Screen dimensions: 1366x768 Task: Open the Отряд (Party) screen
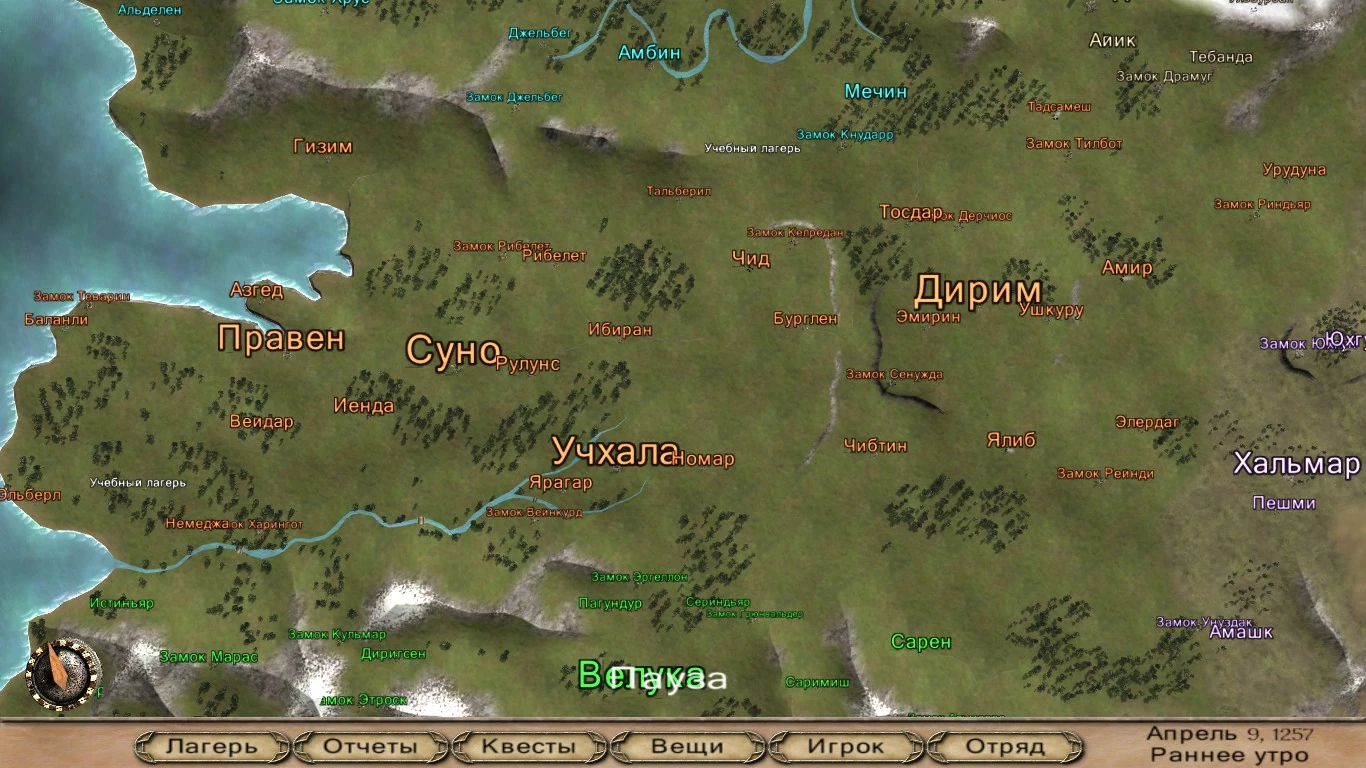[1007, 746]
